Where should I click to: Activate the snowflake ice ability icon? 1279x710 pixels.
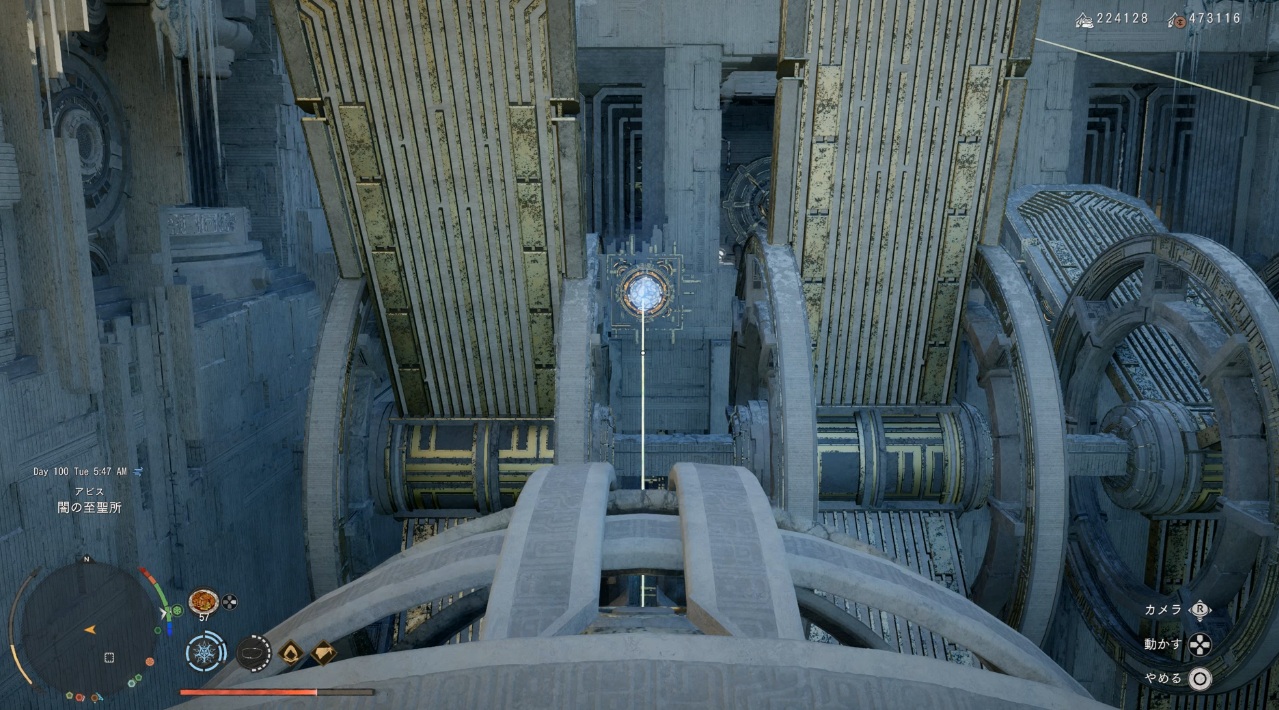[205, 653]
